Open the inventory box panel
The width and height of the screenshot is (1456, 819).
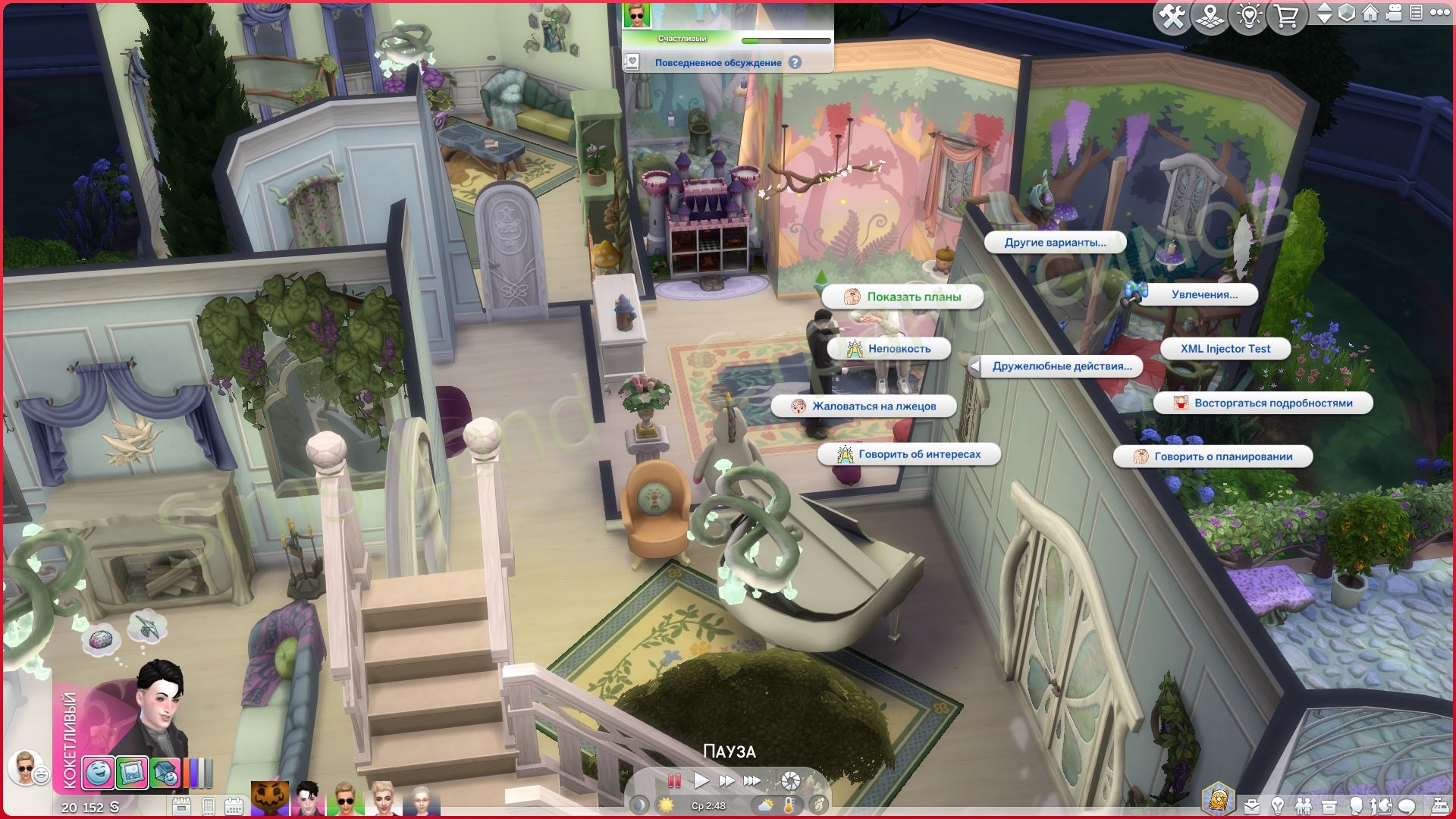click(x=1329, y=805)
